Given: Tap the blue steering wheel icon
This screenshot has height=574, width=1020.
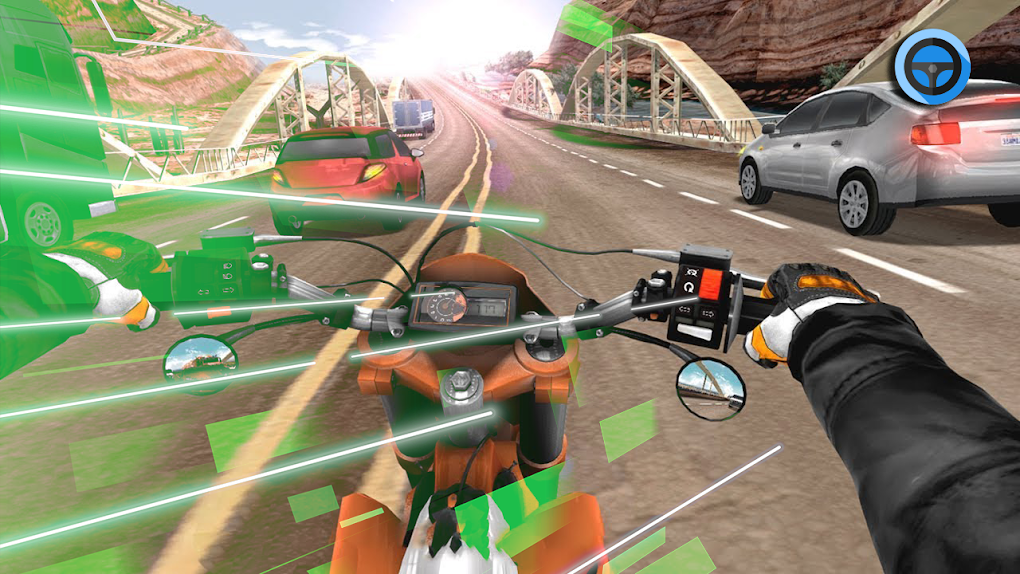Looking at the screenshot, I should [x=932, y=66].
